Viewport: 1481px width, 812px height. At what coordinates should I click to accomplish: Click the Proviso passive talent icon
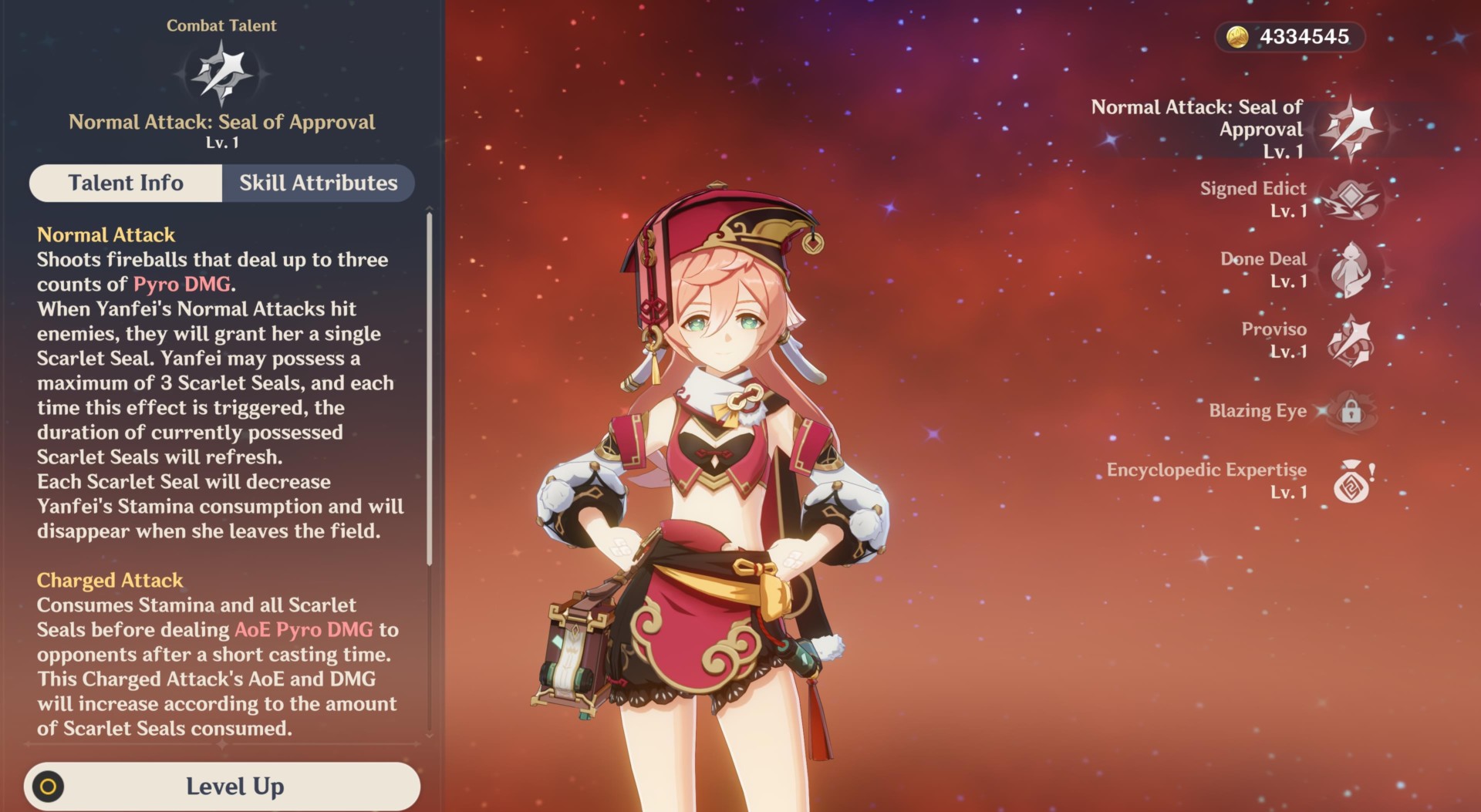pos(1349,339)
